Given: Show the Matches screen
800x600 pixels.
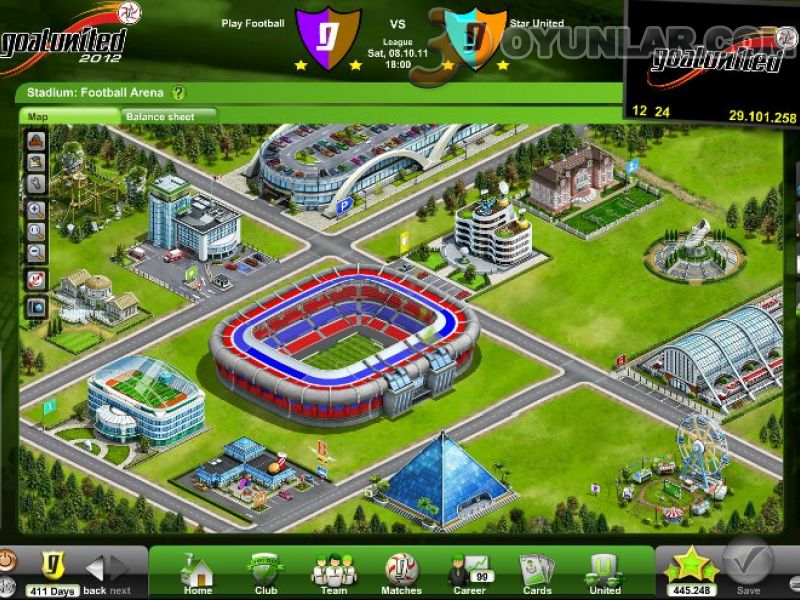Looking at the screenshot, I should 402,573.
